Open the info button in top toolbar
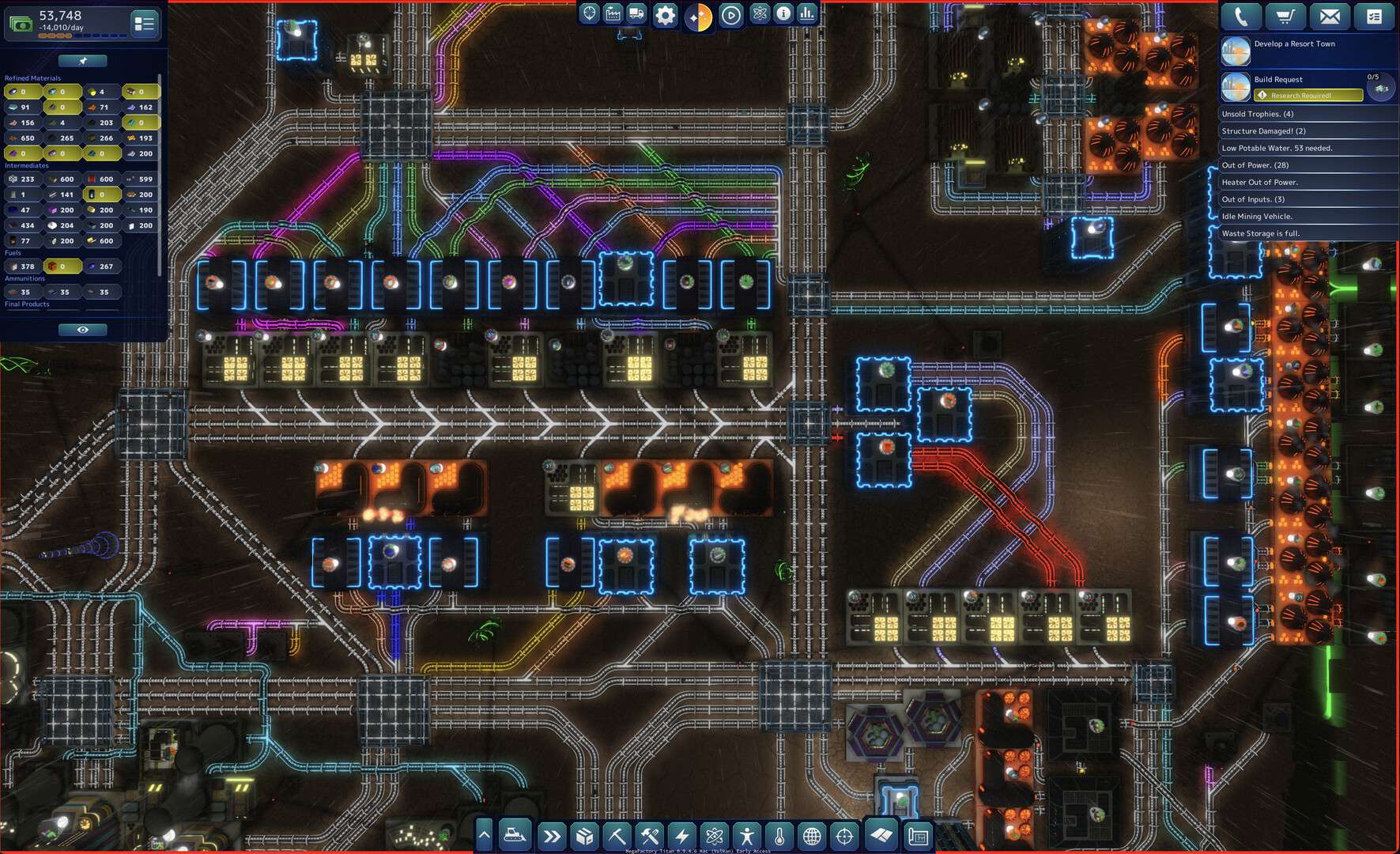 [x=783, y=13]
